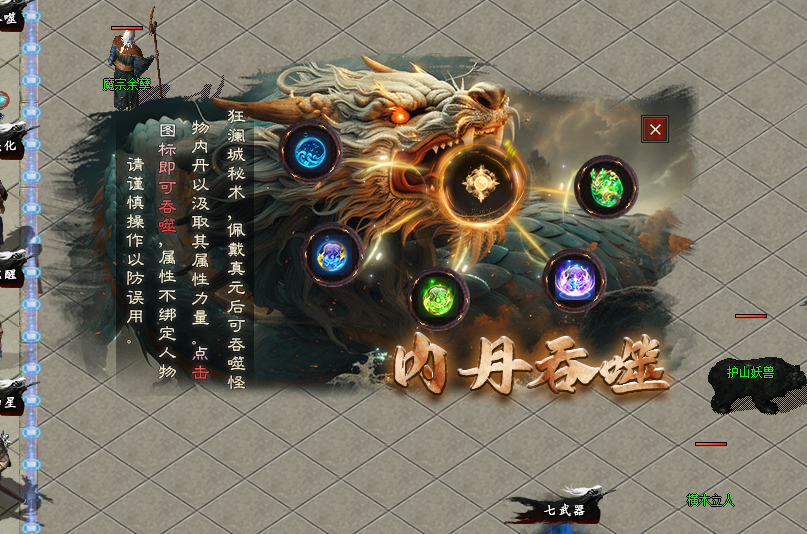Choose the blue-and-gold orb inner core

coord(333,254)
